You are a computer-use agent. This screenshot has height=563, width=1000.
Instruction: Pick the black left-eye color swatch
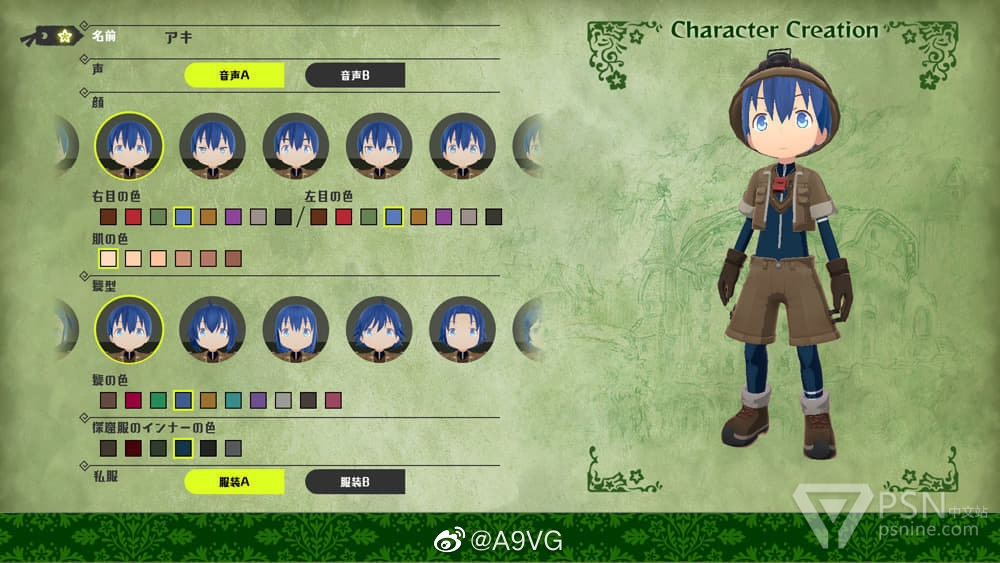pyautogui.click(x=493, y=217)
